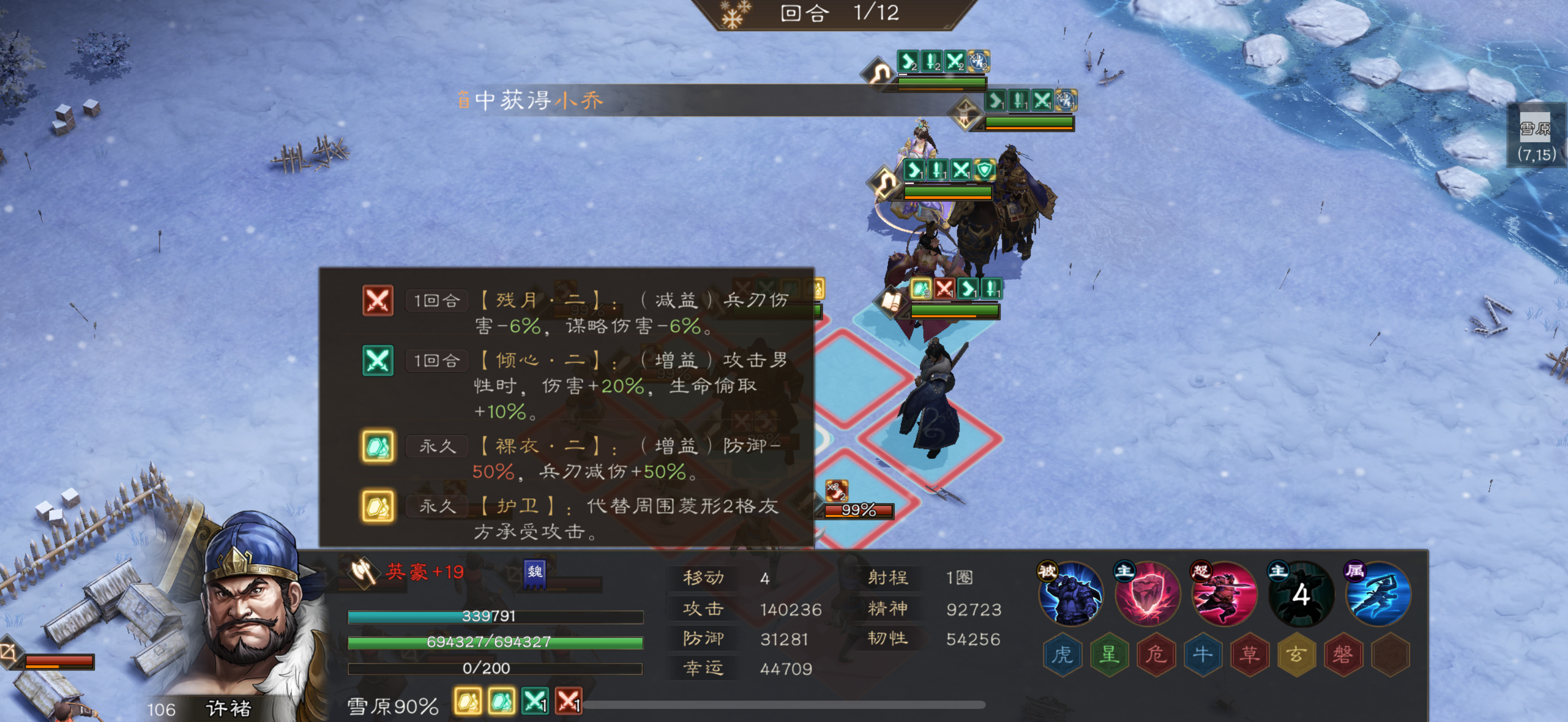Screen dimensions: 1568x722
Task: Toggle the blue 虎 hexagon badge
Action: 1062,654
